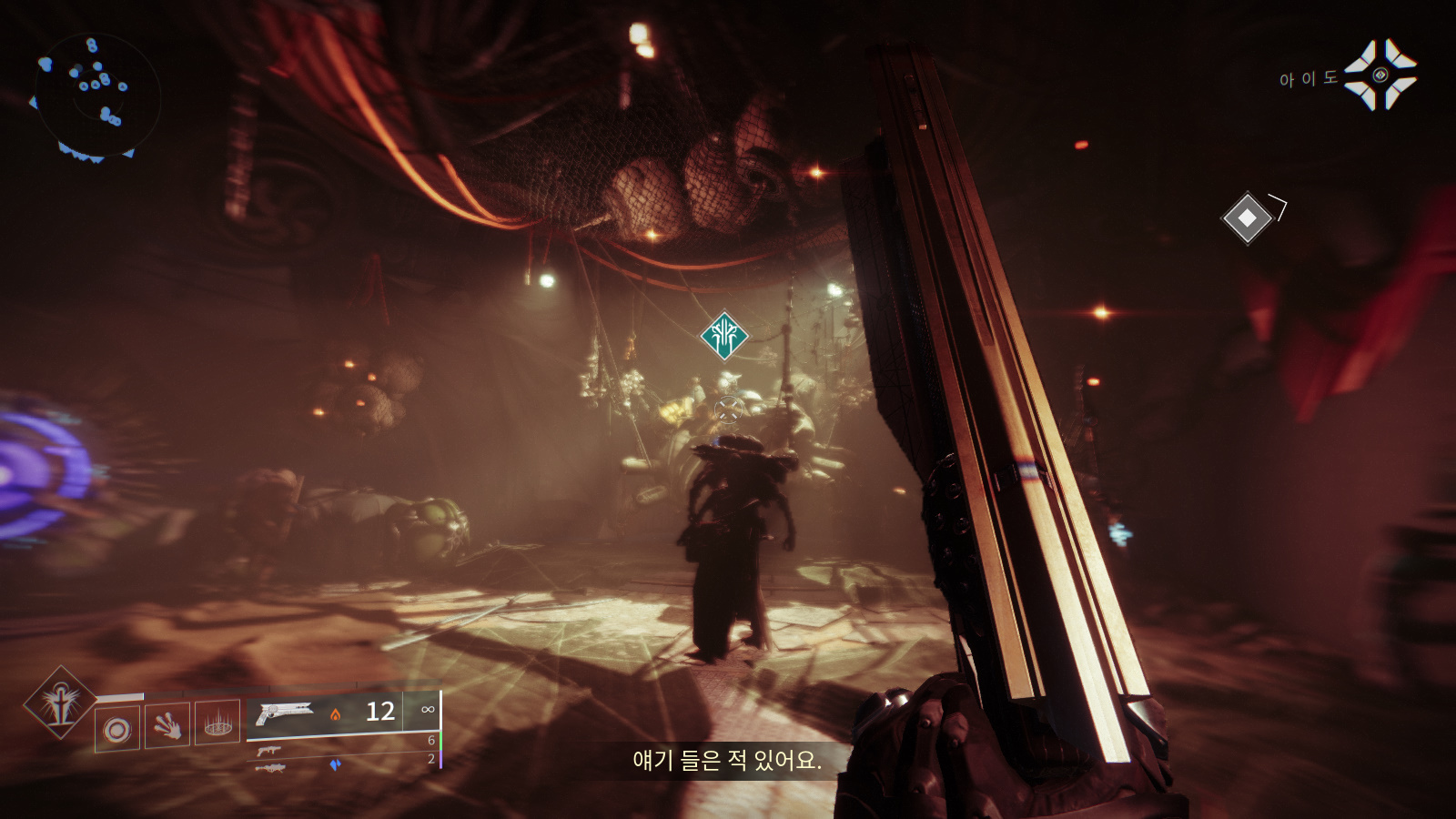Use the grenade ability icon
The height and width of the screenshot is (819, 1456).
[117, 729]
